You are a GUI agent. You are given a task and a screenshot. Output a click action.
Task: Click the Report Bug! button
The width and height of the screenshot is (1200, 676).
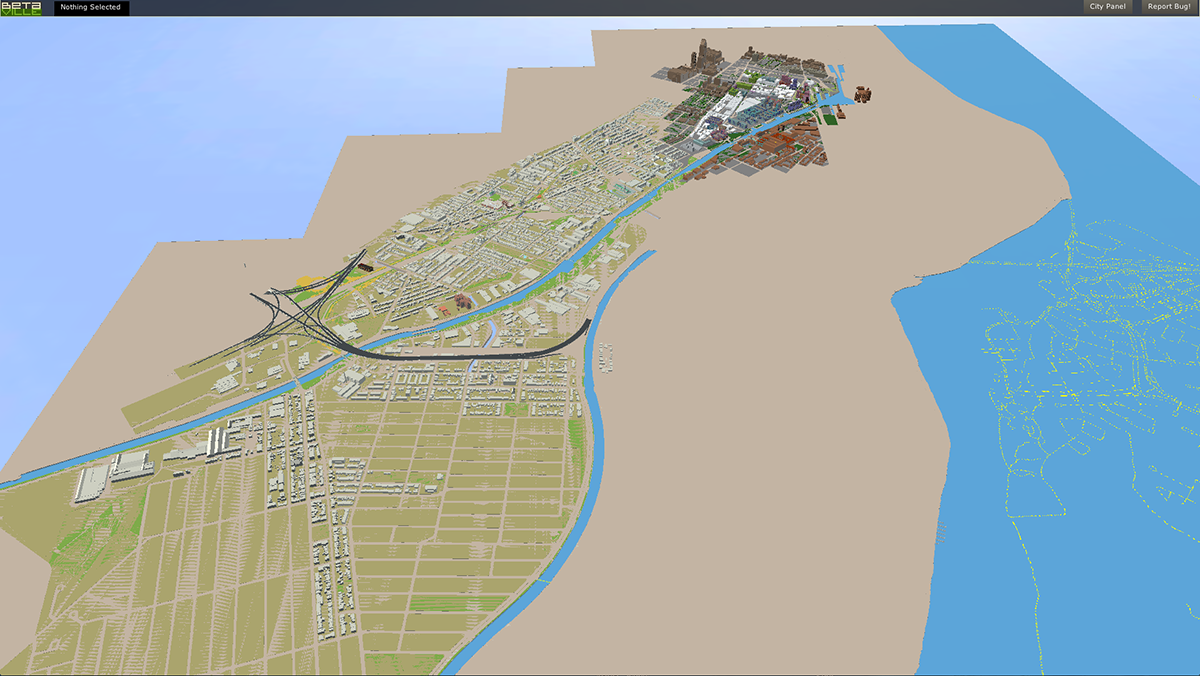tap(1168, 7)
